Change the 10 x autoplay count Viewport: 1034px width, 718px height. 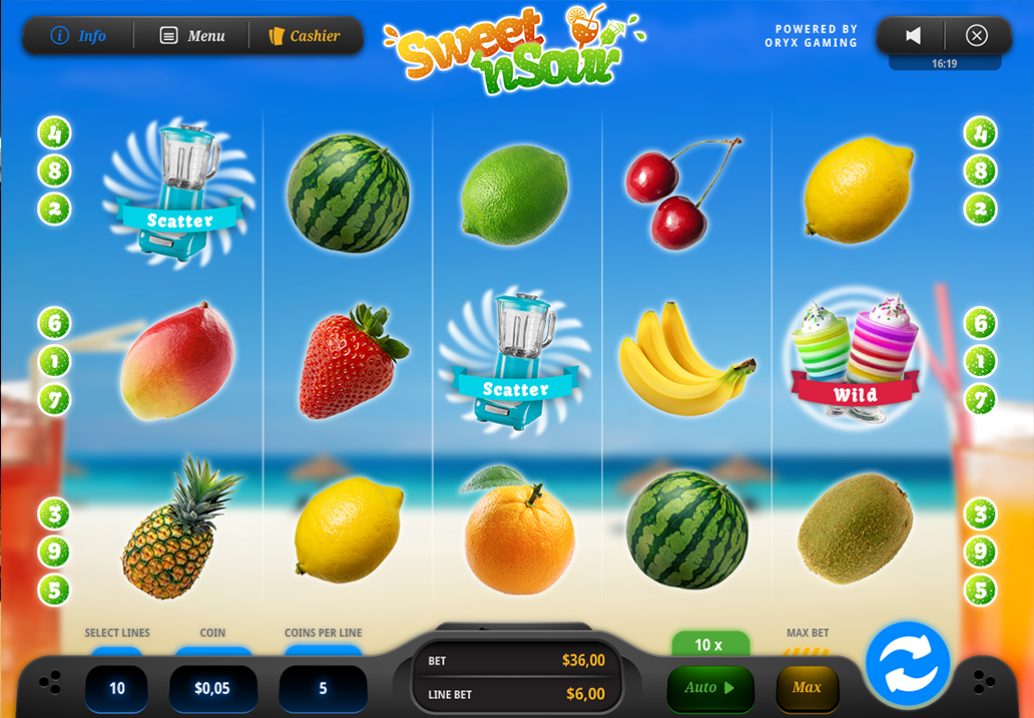[709, 645]
